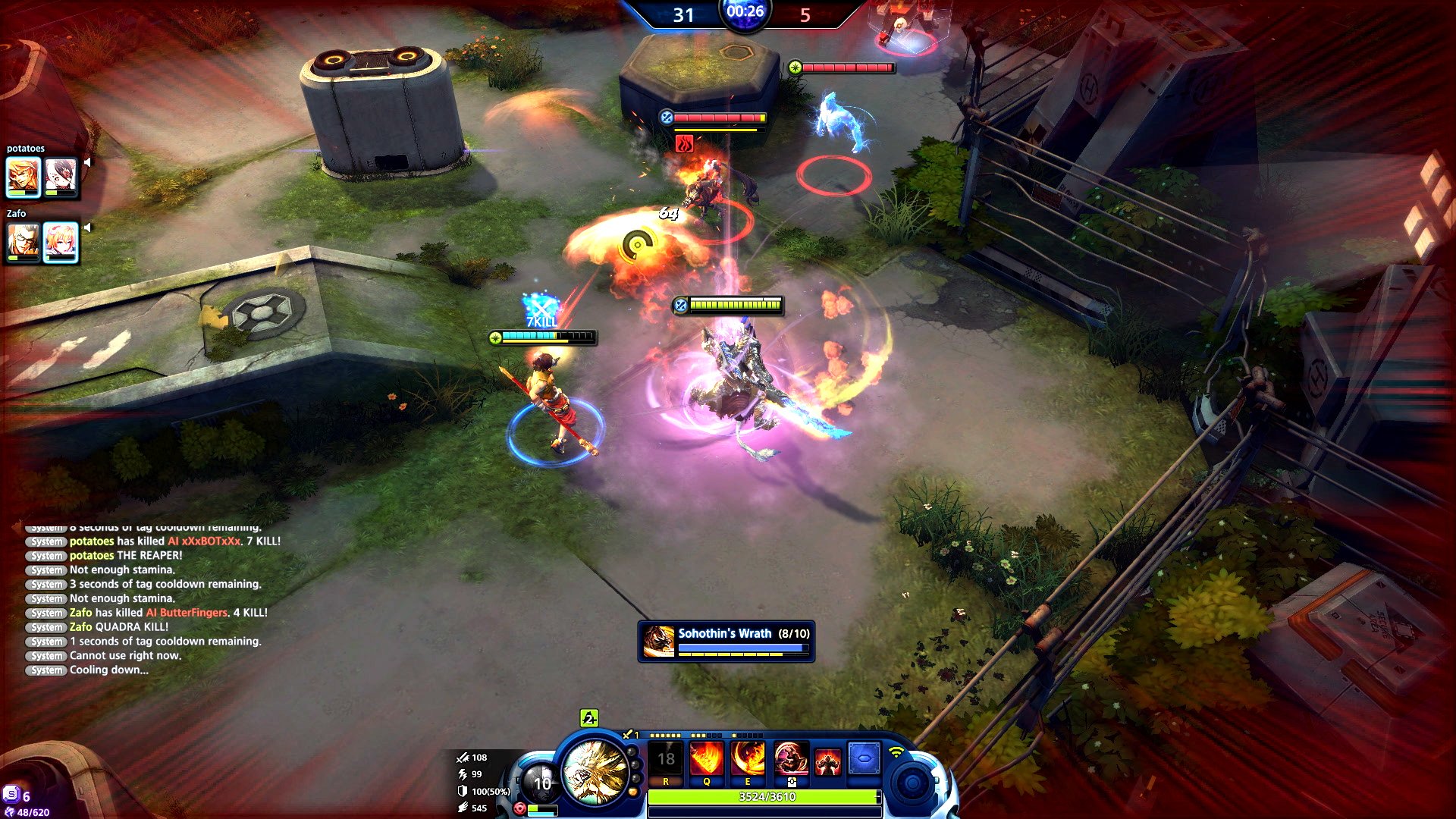This screenshot has width=1456, height=819.
Task: Use the E fire whirl ability
Action: pos(747,759)
